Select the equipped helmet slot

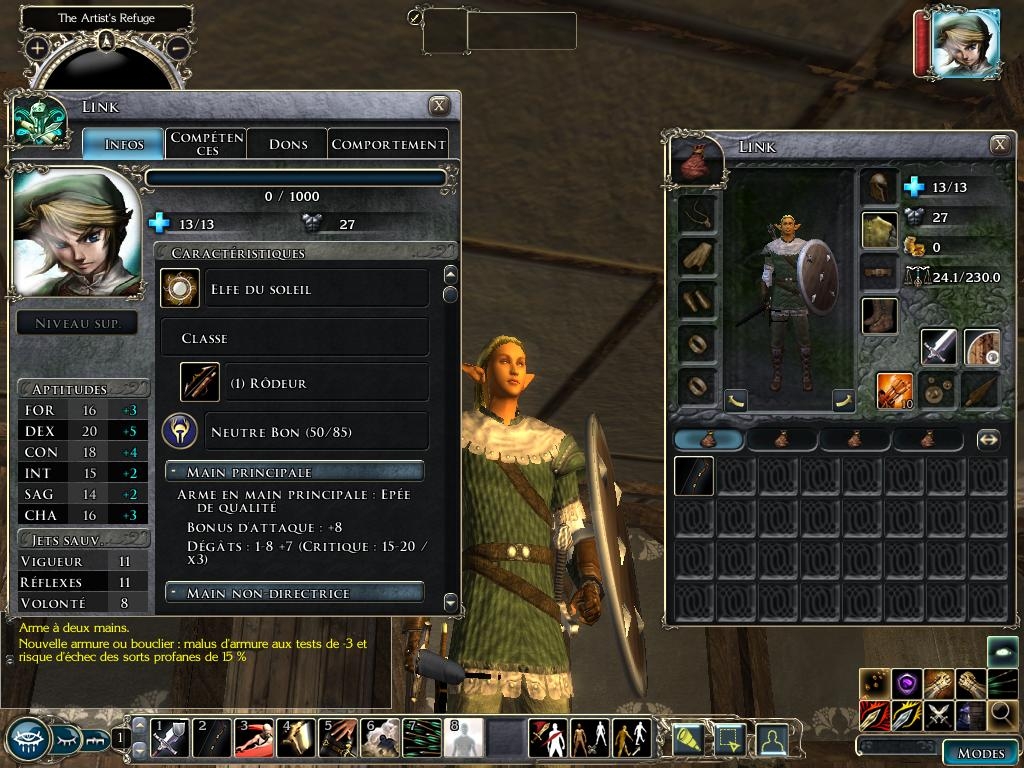tap(879, 187)
